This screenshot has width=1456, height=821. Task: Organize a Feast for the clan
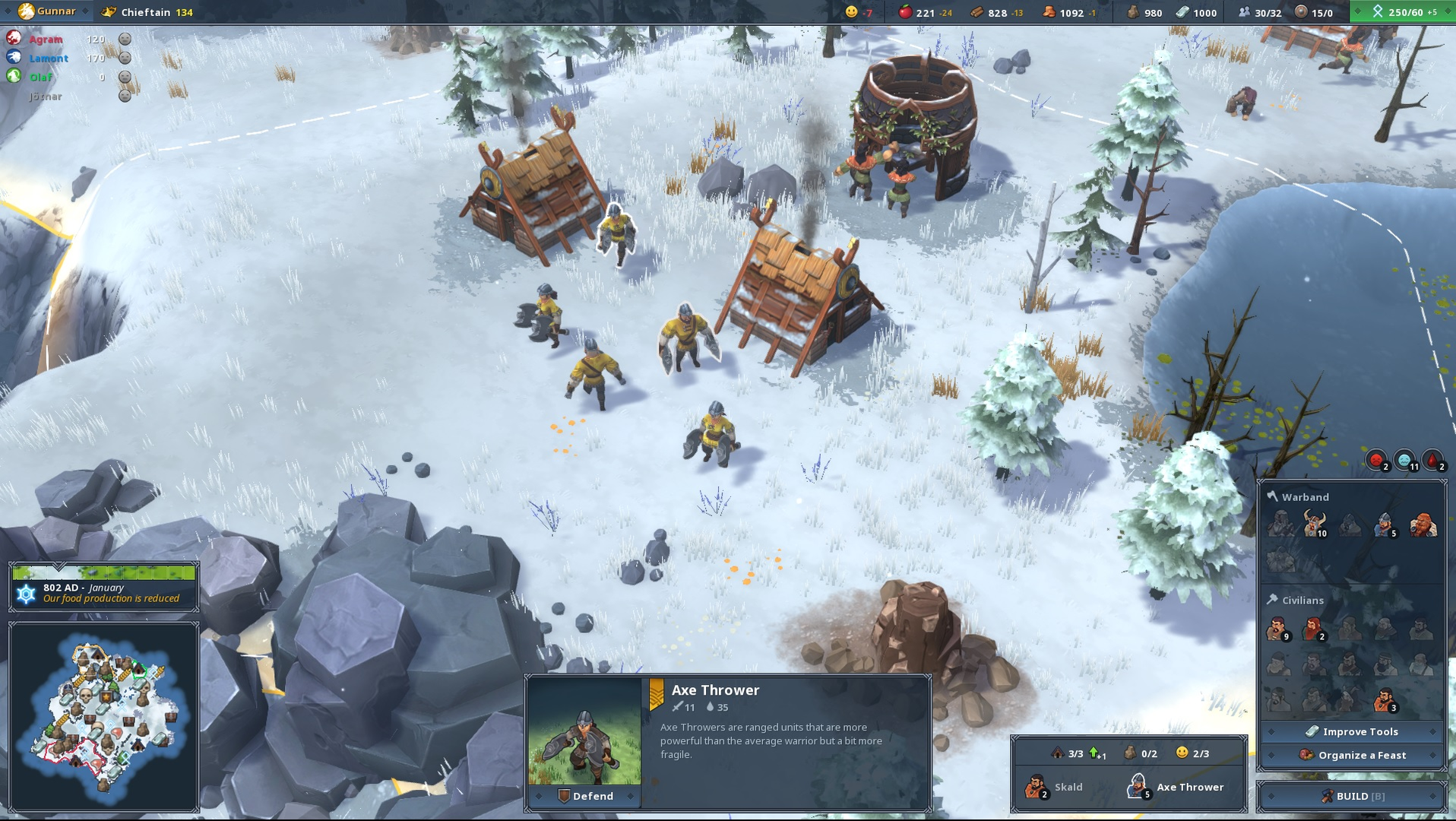(1352, 755)
